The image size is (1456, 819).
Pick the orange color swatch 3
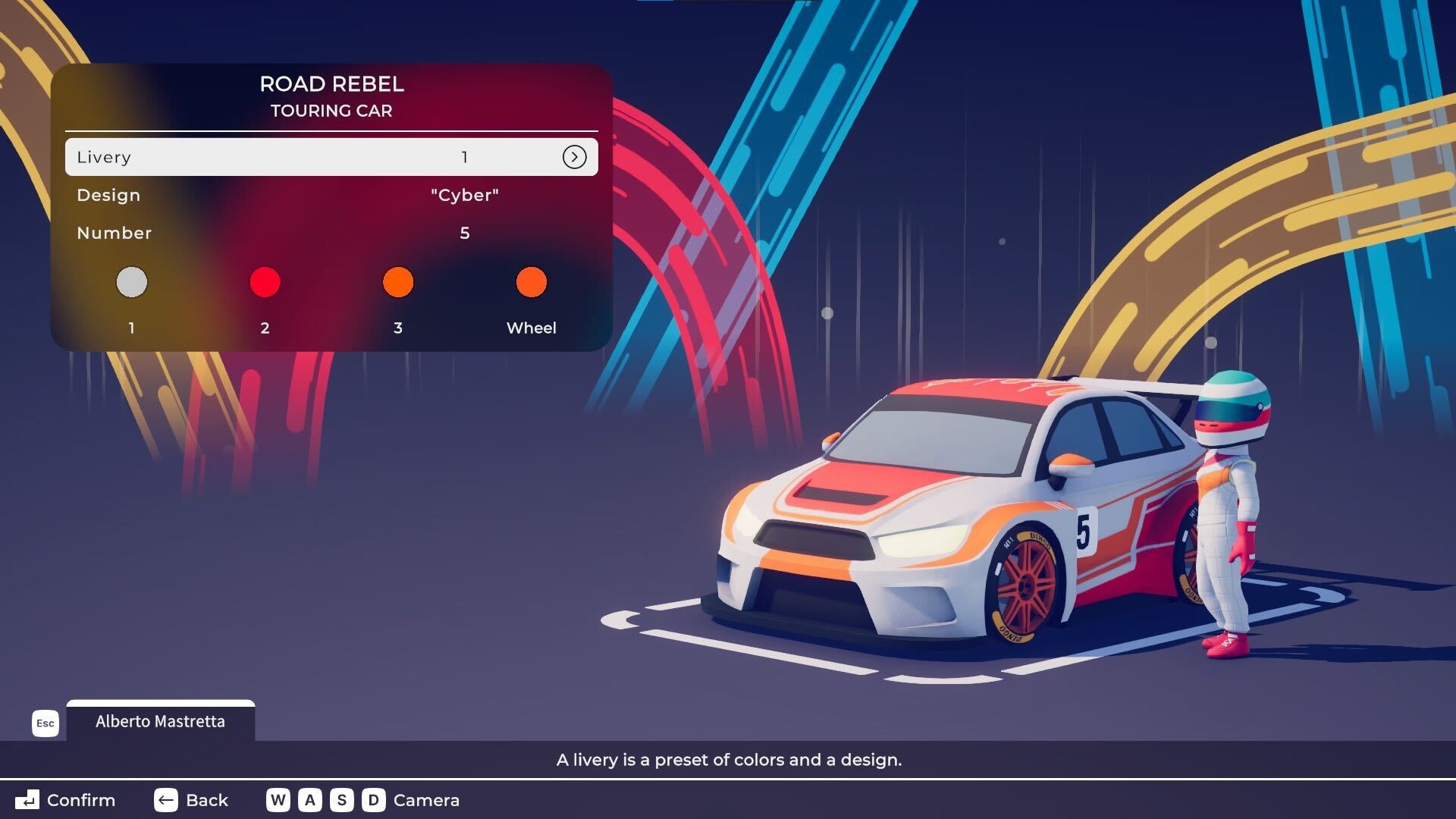(x=398, y=282)
